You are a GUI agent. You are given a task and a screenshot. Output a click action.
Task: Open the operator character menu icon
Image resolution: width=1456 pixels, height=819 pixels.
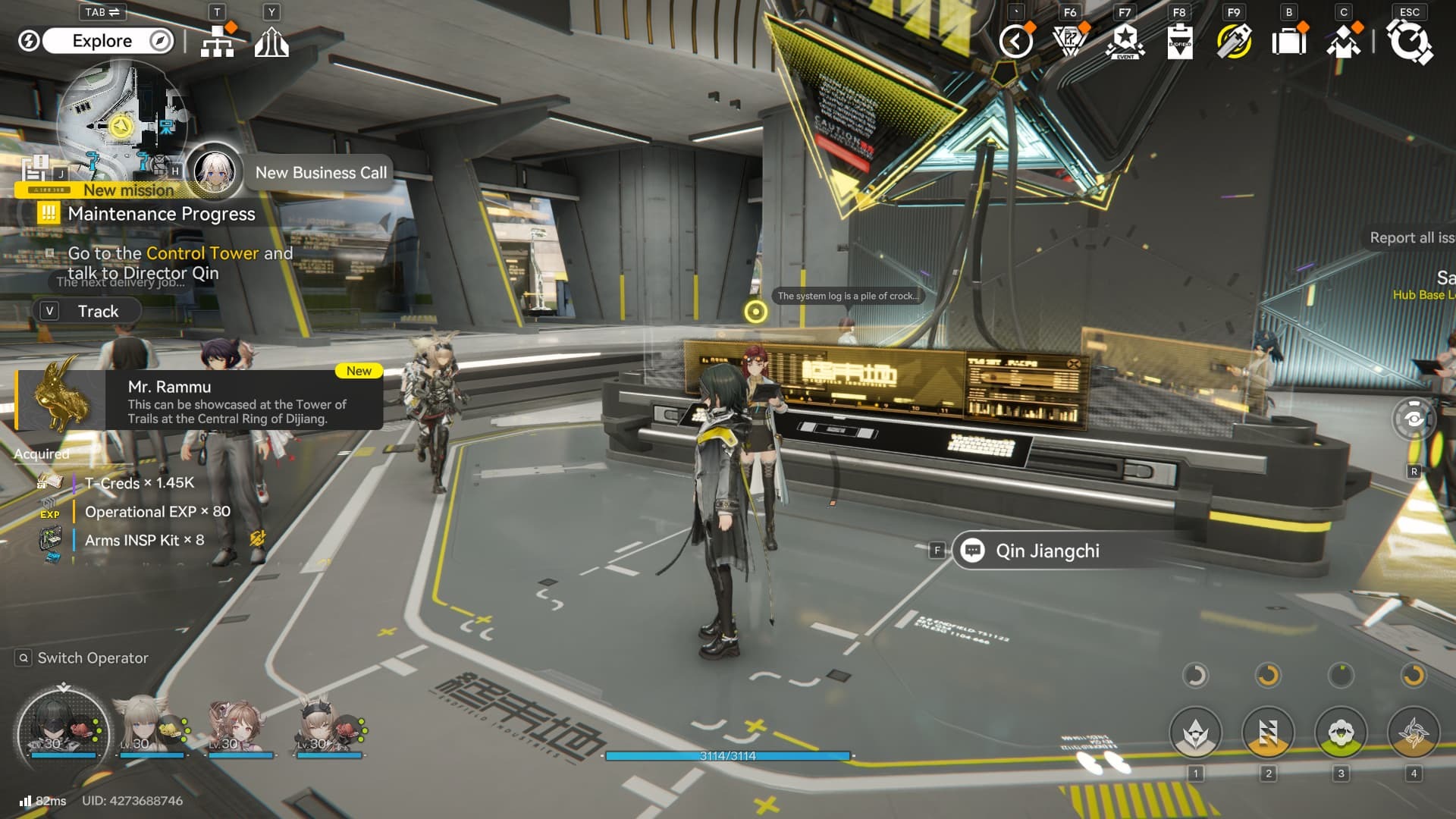1343,41
